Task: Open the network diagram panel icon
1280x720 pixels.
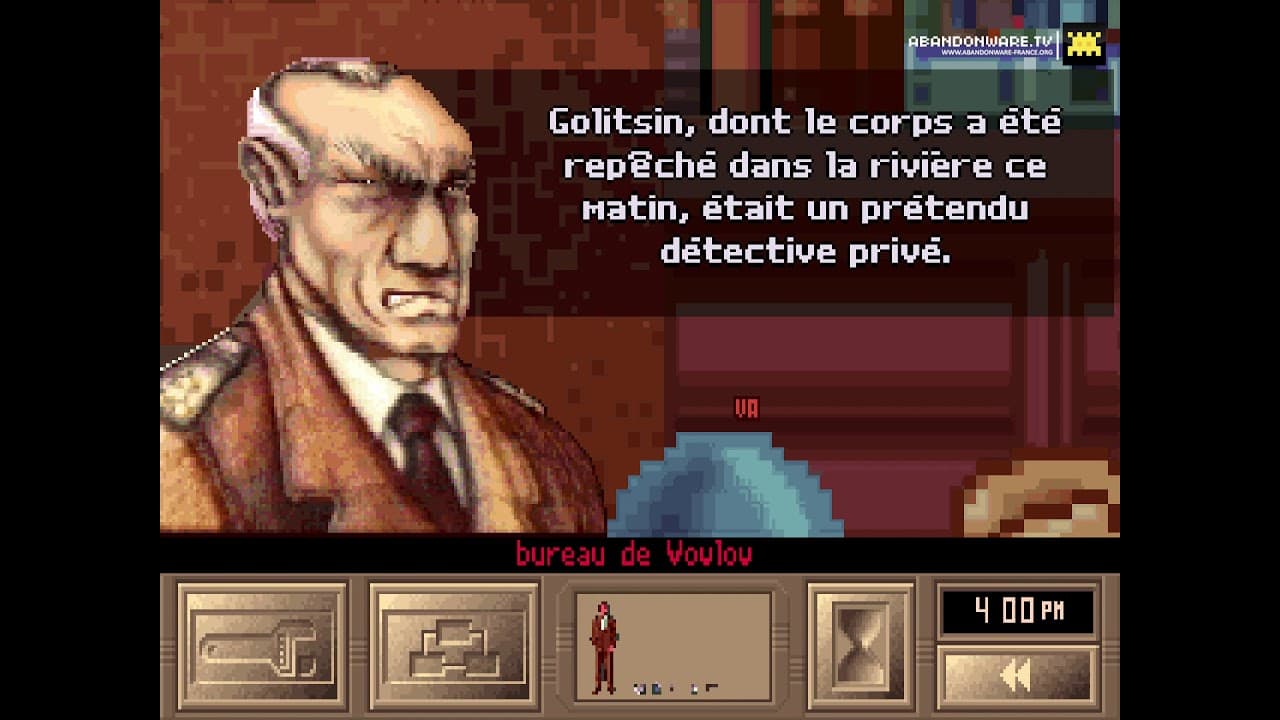Action: (455, 649)
